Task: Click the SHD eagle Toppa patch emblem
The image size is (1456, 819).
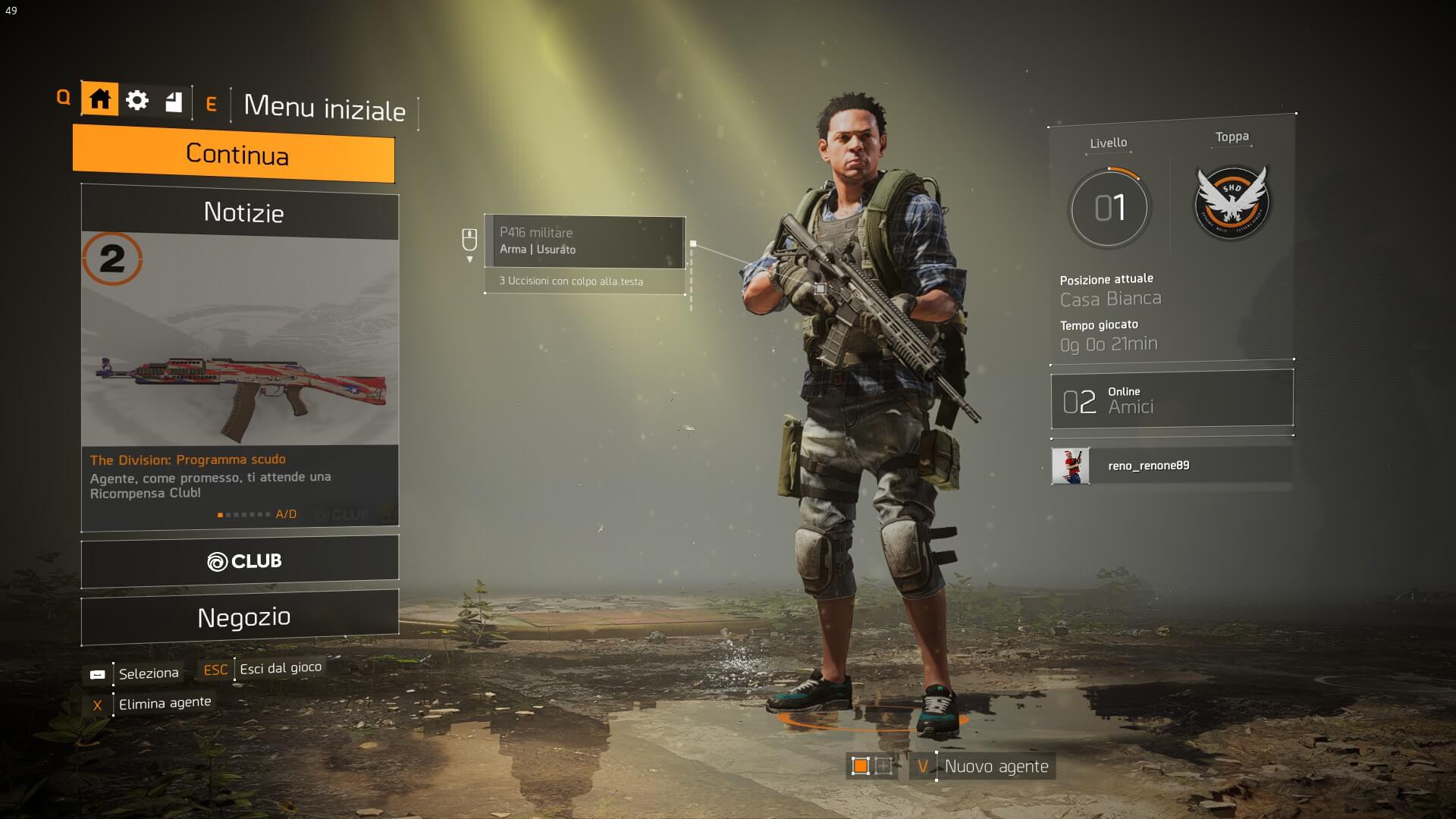Action: click(1232, 203)
